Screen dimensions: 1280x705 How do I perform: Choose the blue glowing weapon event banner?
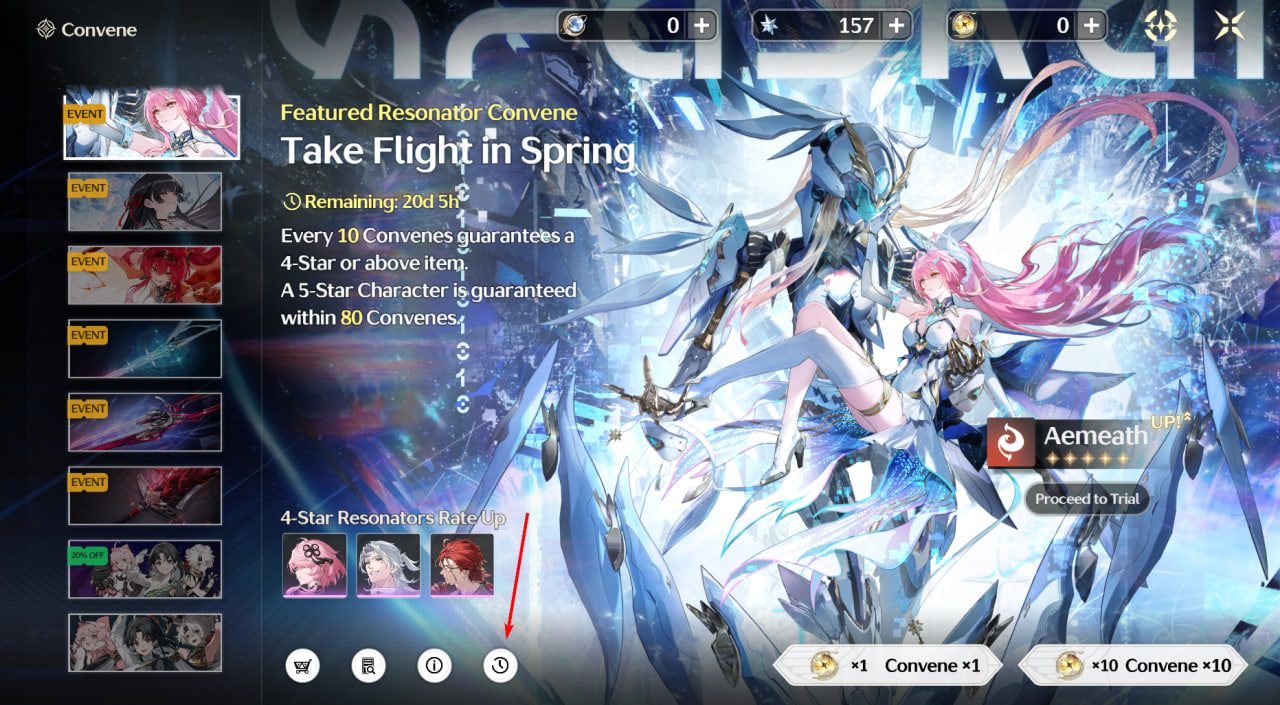coord(145,349)
